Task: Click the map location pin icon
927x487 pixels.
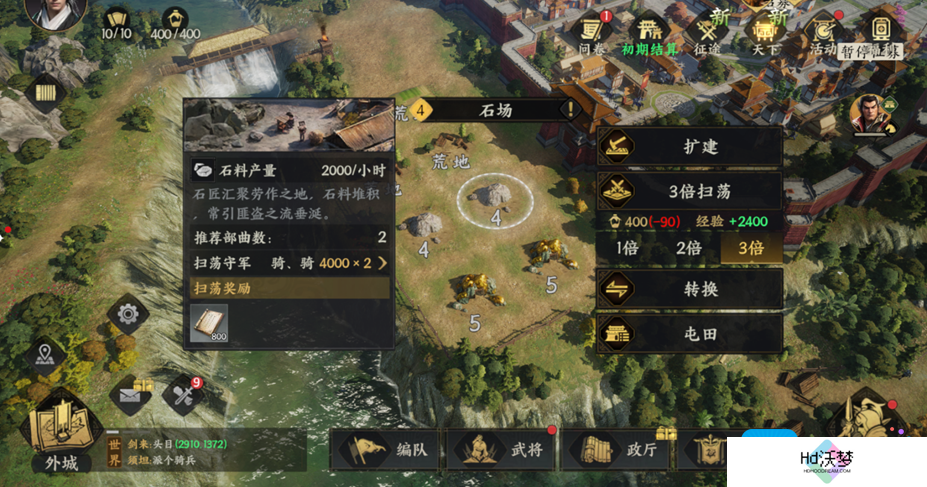Action: tap(44, 353)
